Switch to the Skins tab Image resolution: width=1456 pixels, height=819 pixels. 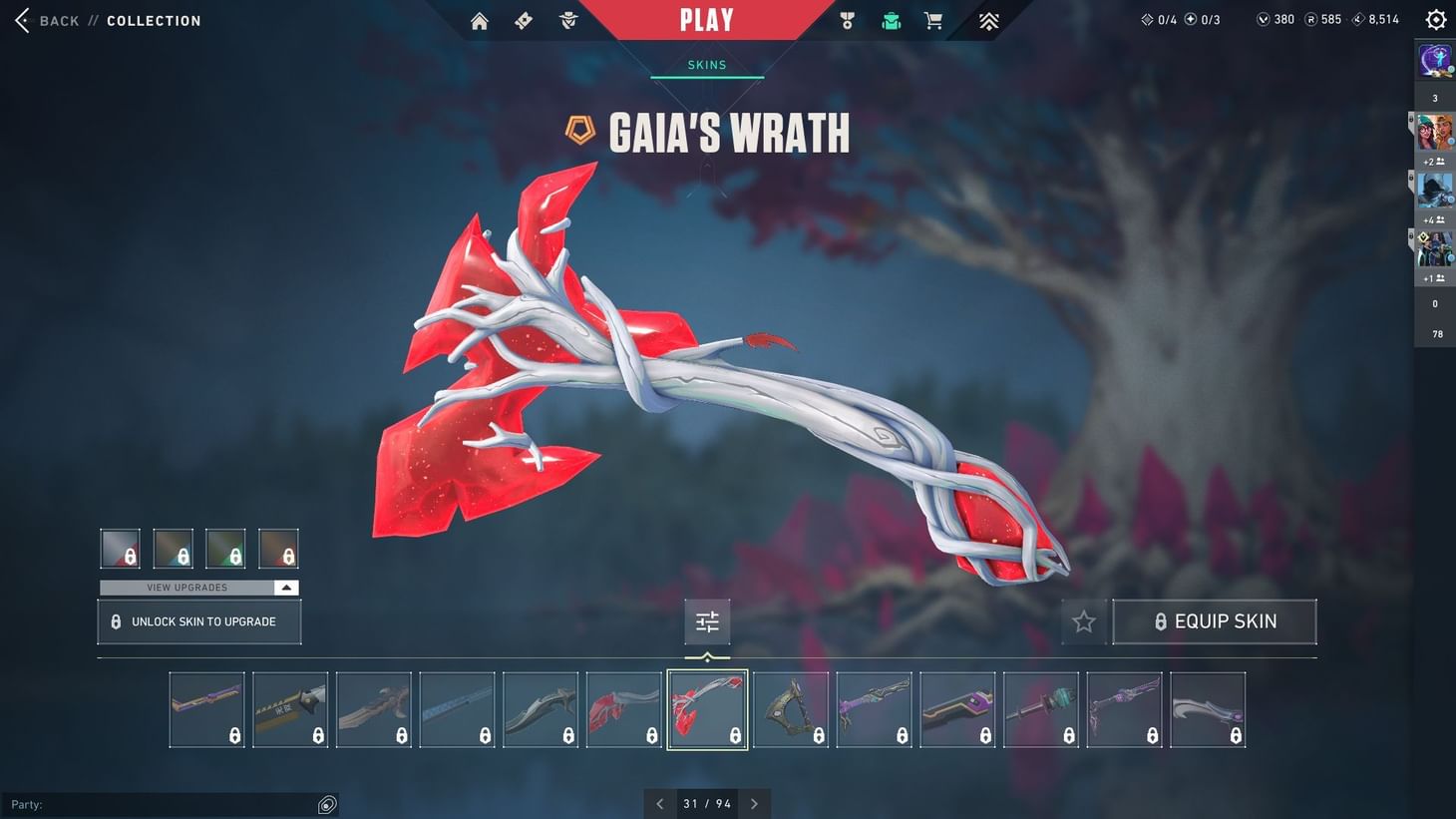point(707,64)
